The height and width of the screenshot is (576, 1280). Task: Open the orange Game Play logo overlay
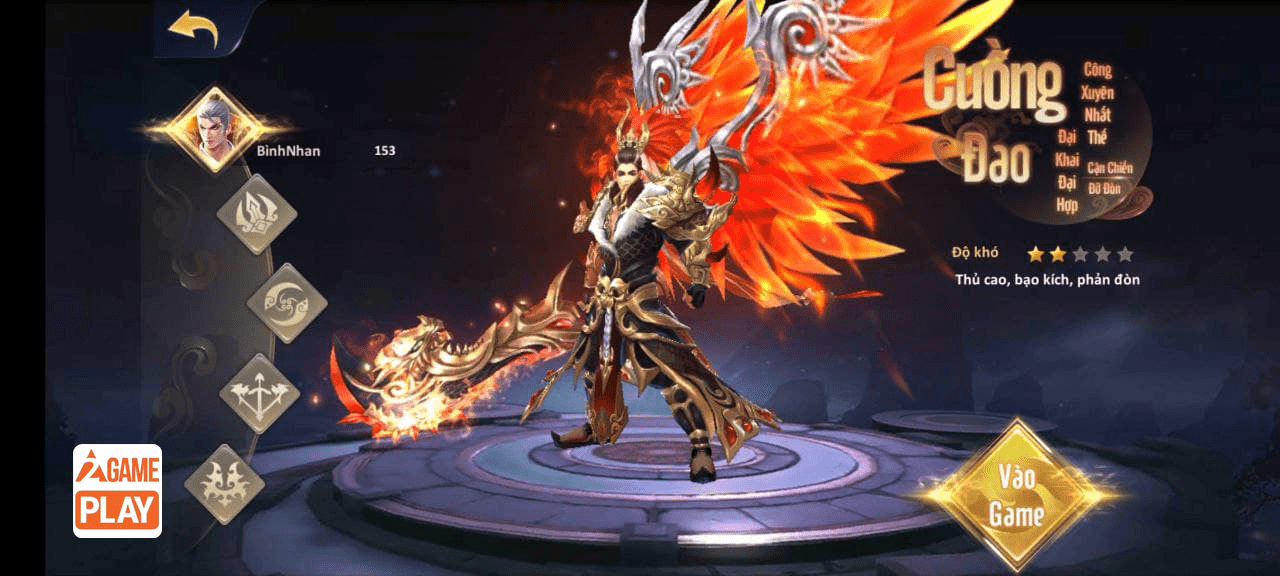(118, 491)
